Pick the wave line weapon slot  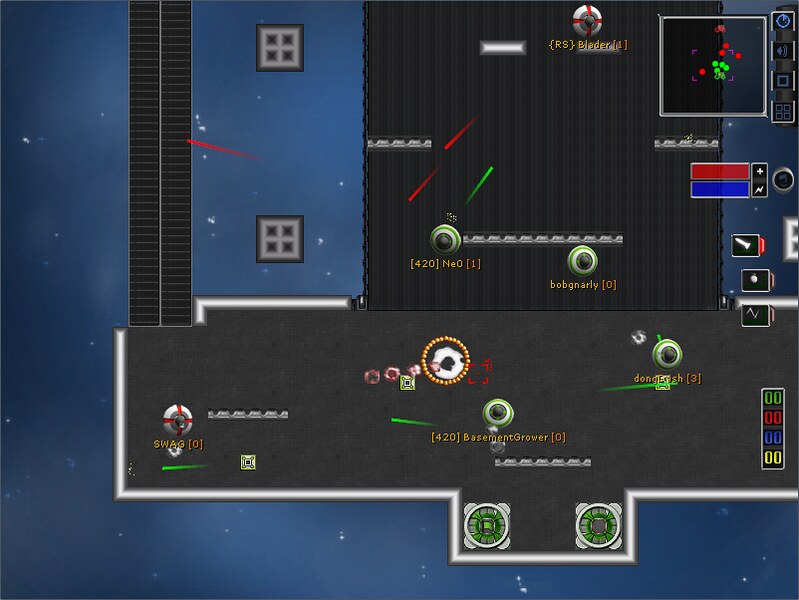pos(754,315)
